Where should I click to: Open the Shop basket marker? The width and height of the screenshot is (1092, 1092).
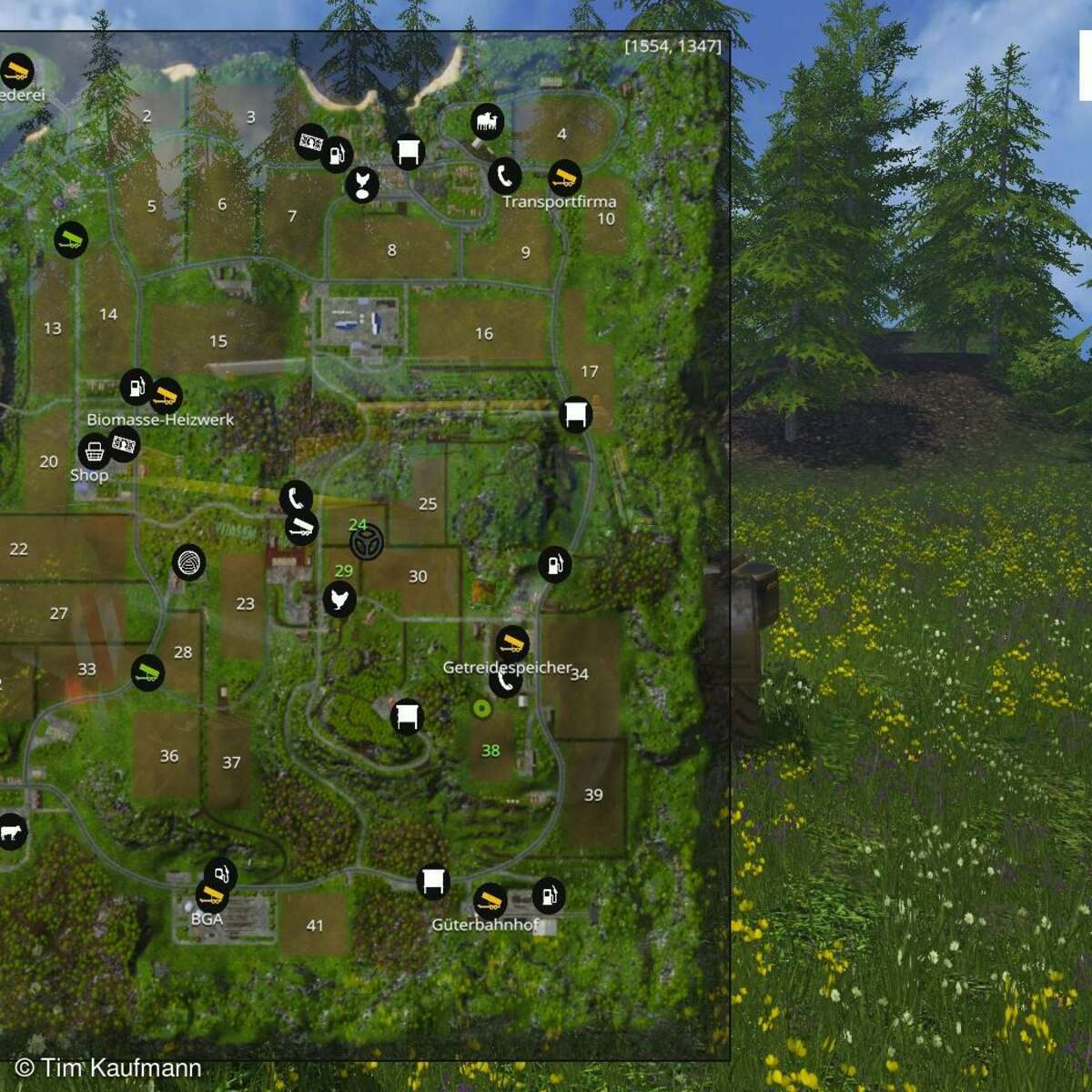(x=95, y=450)
